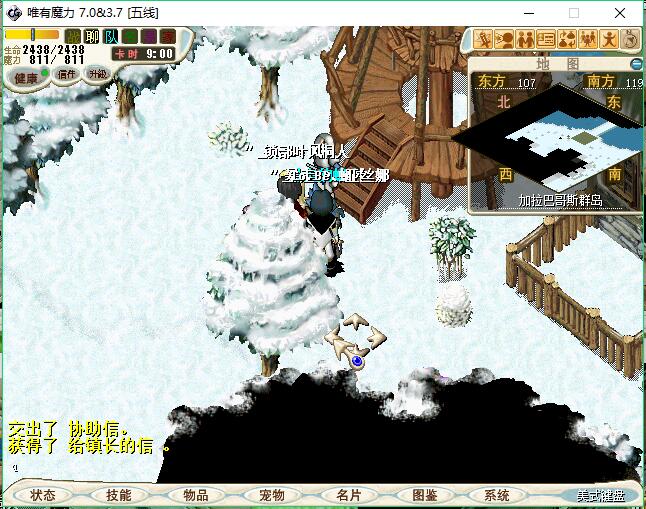Collapse the 地图 map panel
Viewport: 646px width, 509px height.
[x=636, y=63]
